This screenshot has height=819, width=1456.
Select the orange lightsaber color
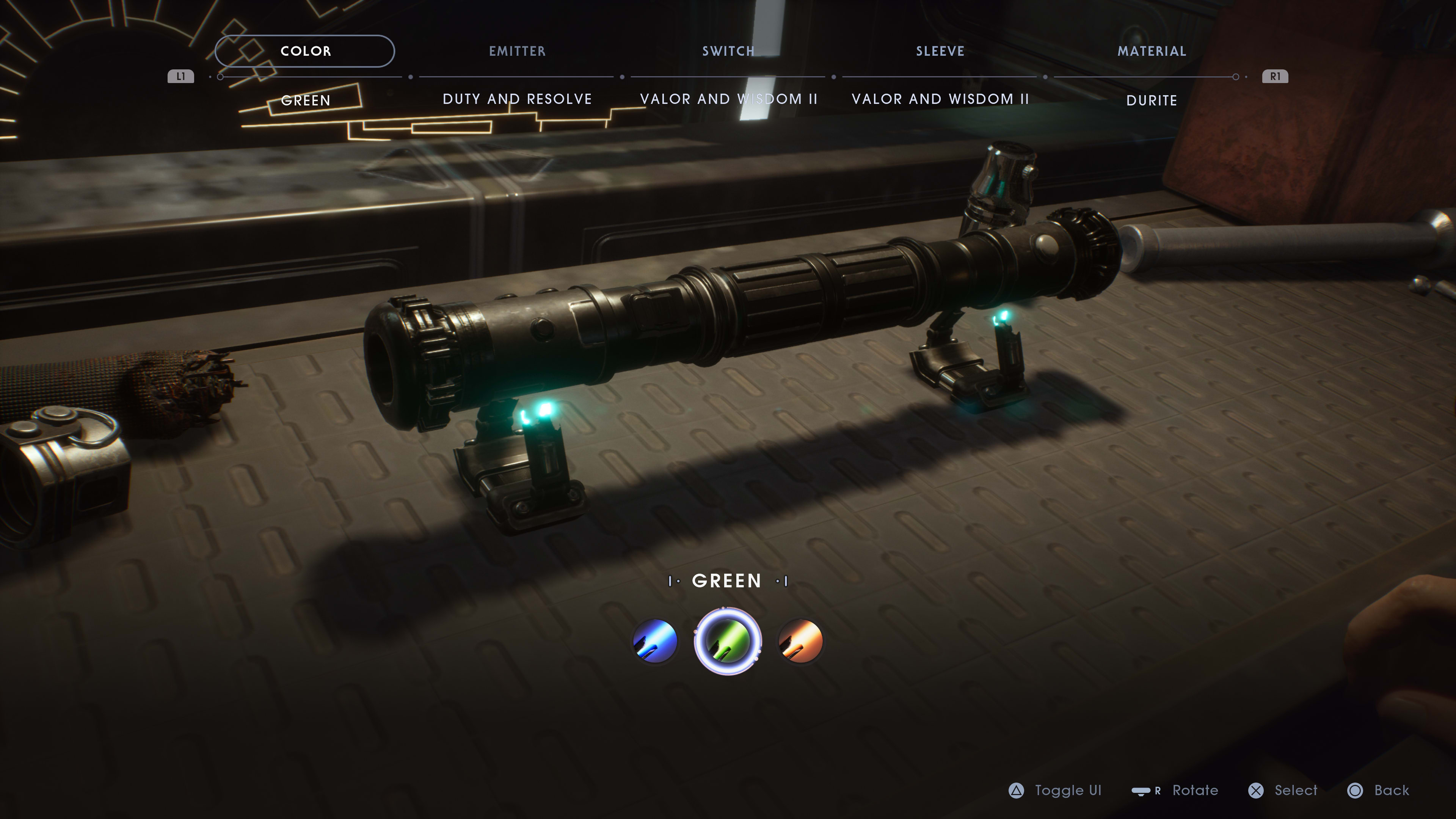[x=800, y=641]
